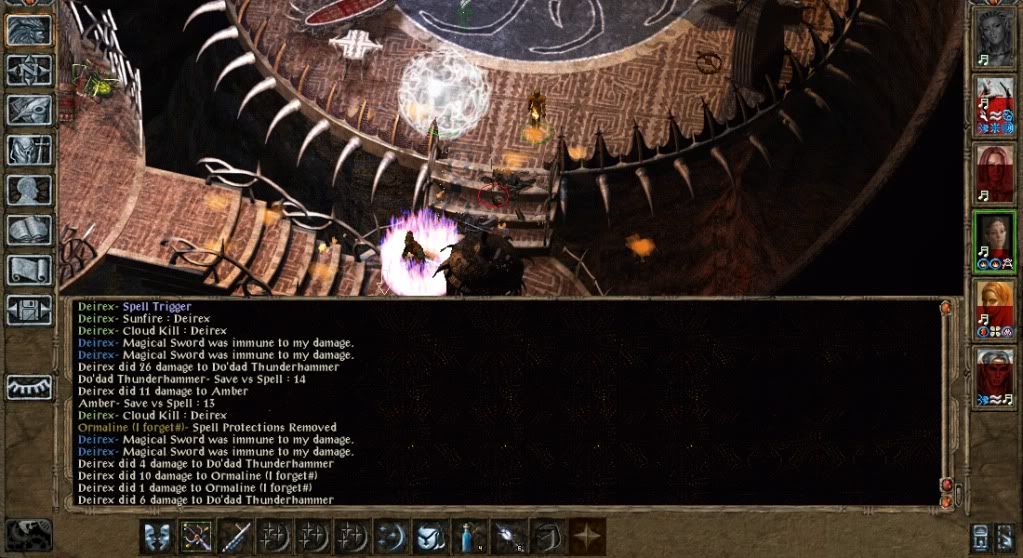This screenshot has width=1023, height=558.
Task: Select the bottom red-skinned party portrait
Action: coord(994,375)
